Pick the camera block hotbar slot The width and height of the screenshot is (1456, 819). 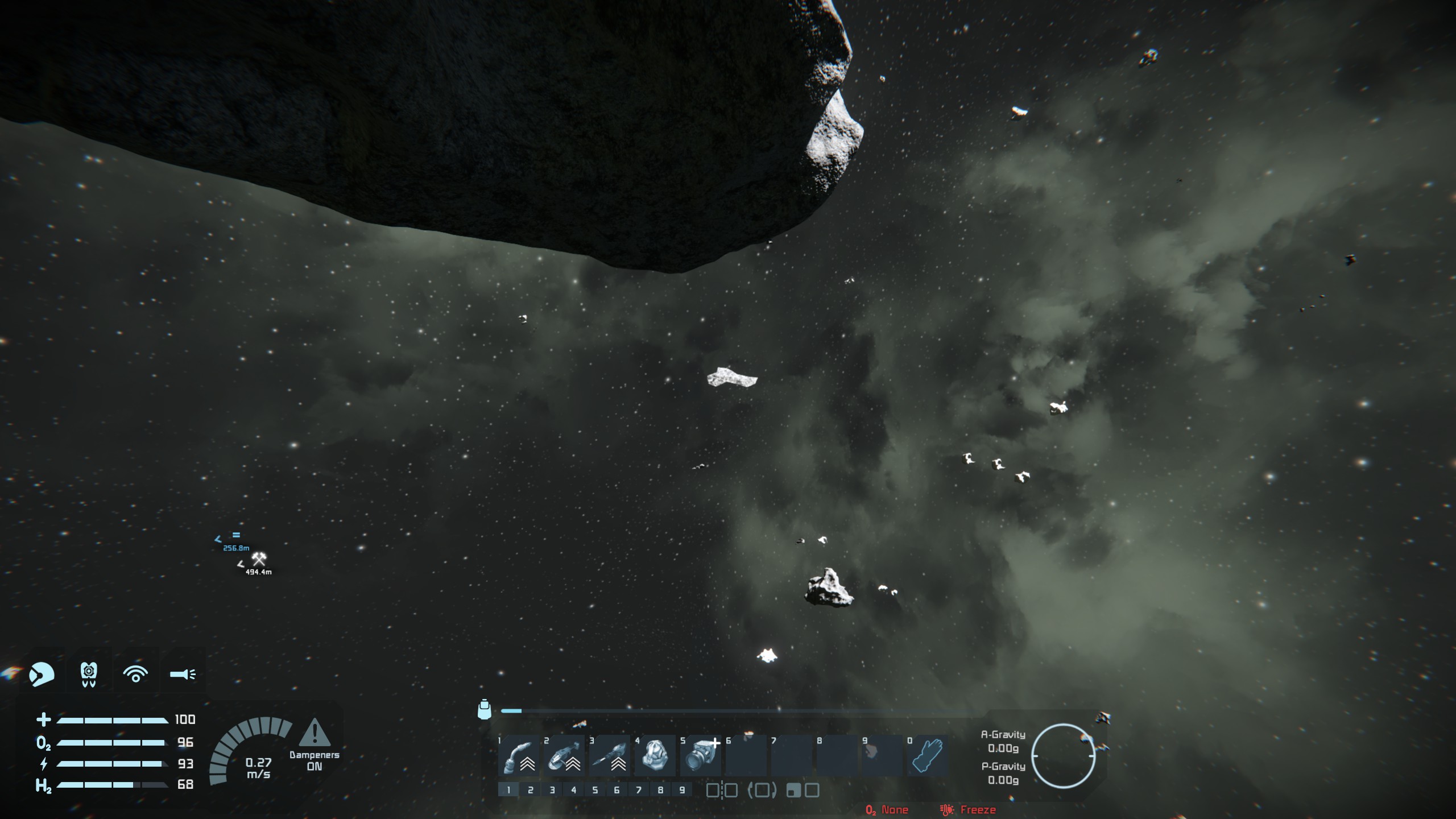pyautogui.click(x=701, y=756)
